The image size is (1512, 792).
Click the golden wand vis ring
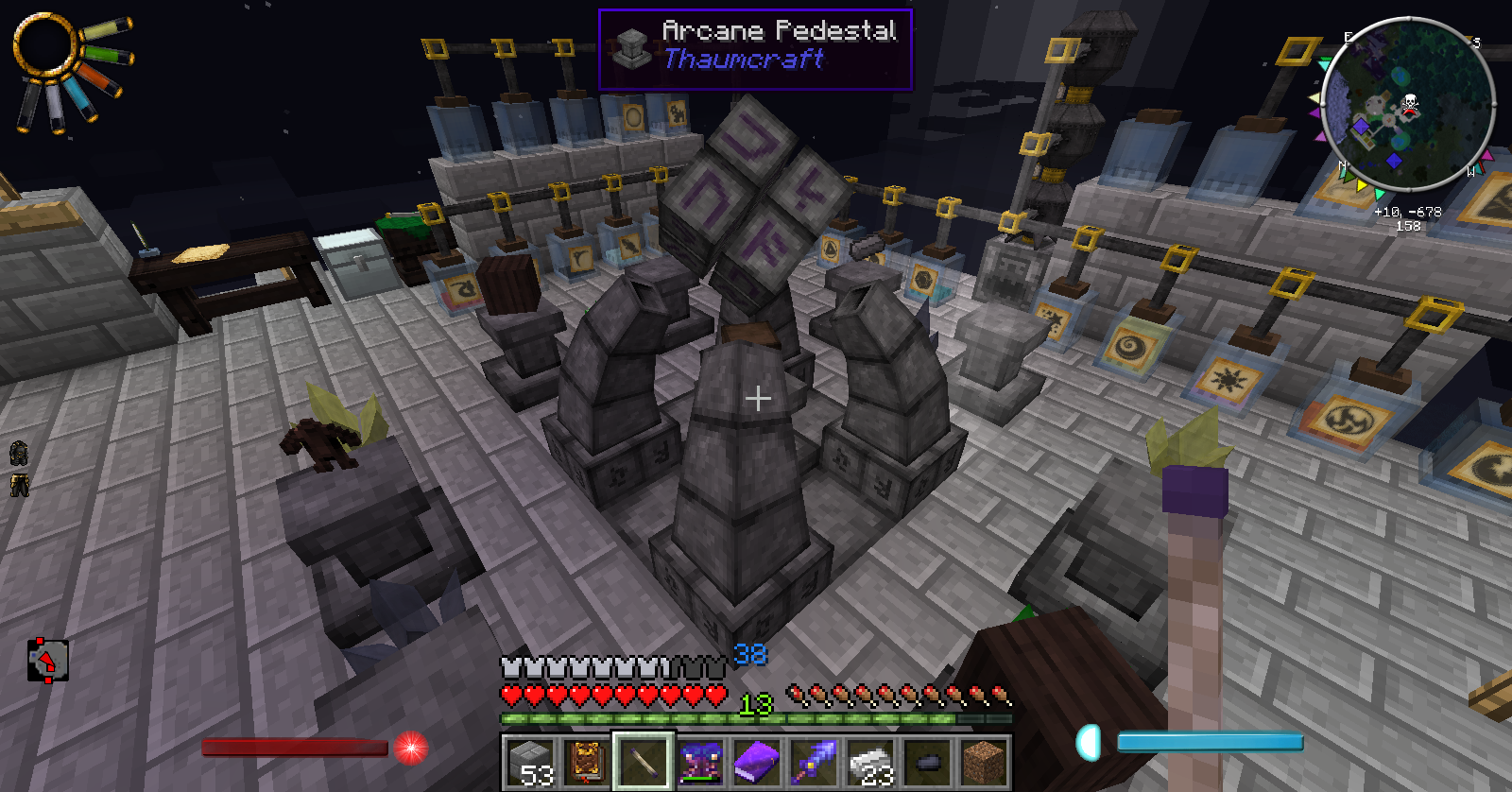tap(44, 45)
